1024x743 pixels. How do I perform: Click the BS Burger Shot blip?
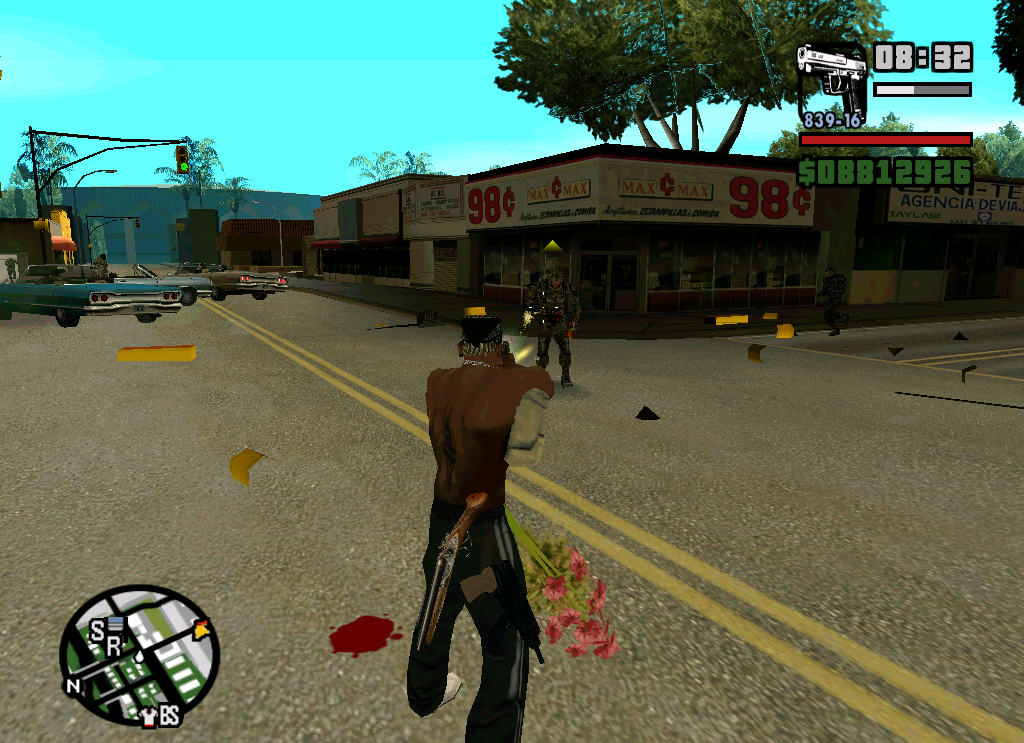(x=170, y=716)
